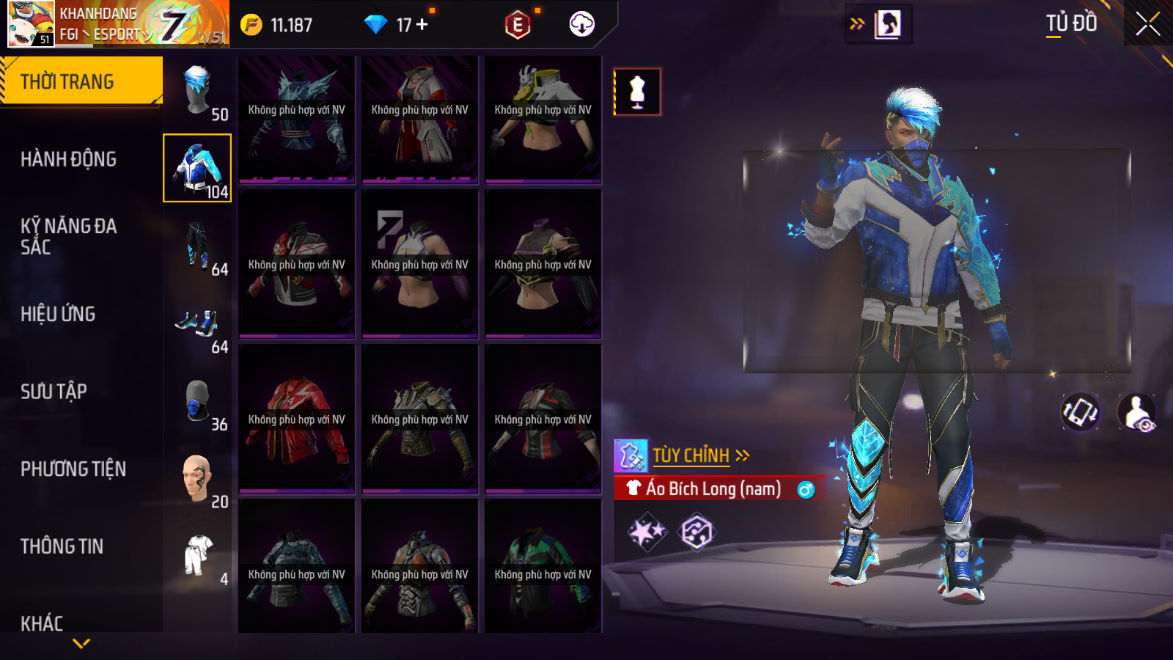Select the Hiệu Ứng effects tab
This screenshot has height=660, width=1173.
(x=58, y=314)
